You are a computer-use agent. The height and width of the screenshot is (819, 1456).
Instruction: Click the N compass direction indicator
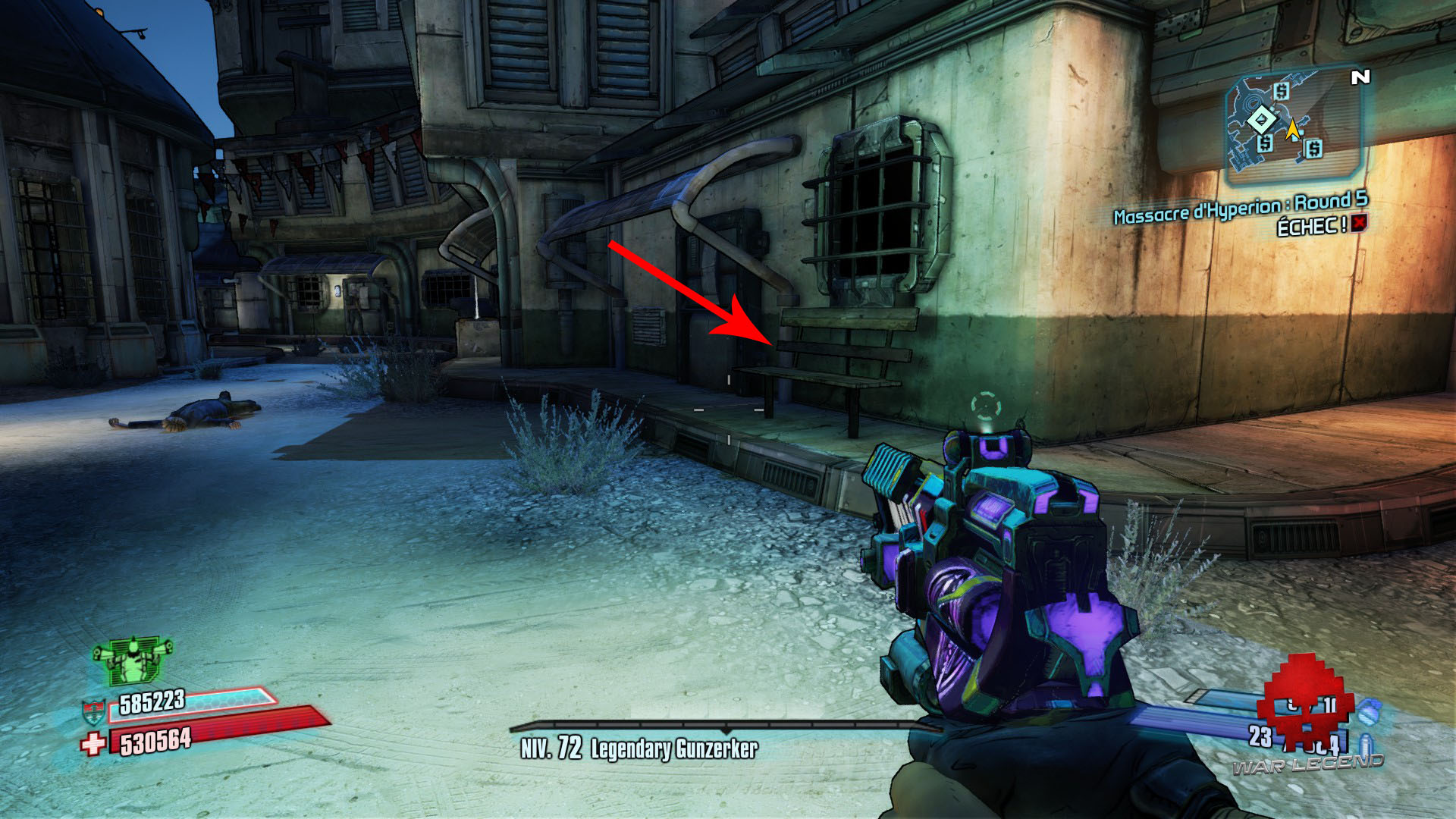tap(1361, 77)
